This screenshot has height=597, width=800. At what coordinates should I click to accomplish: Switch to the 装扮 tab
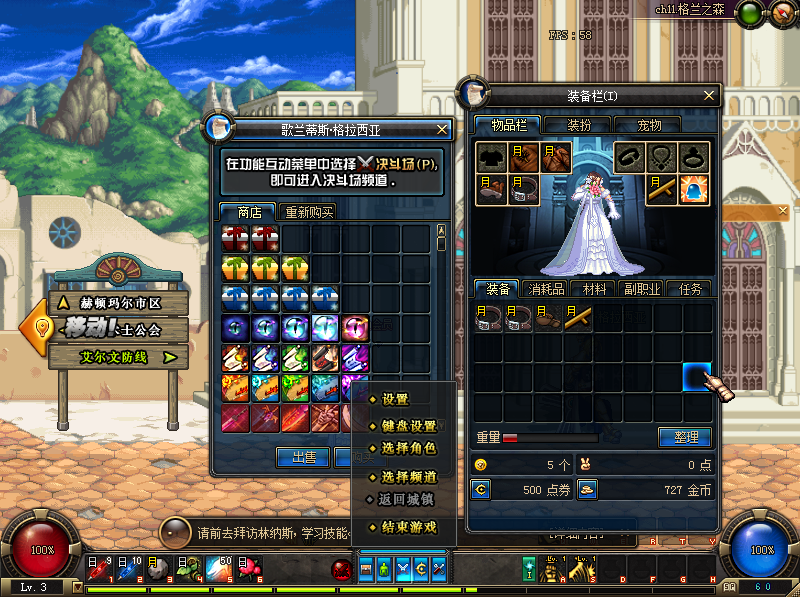coord(580,125)
